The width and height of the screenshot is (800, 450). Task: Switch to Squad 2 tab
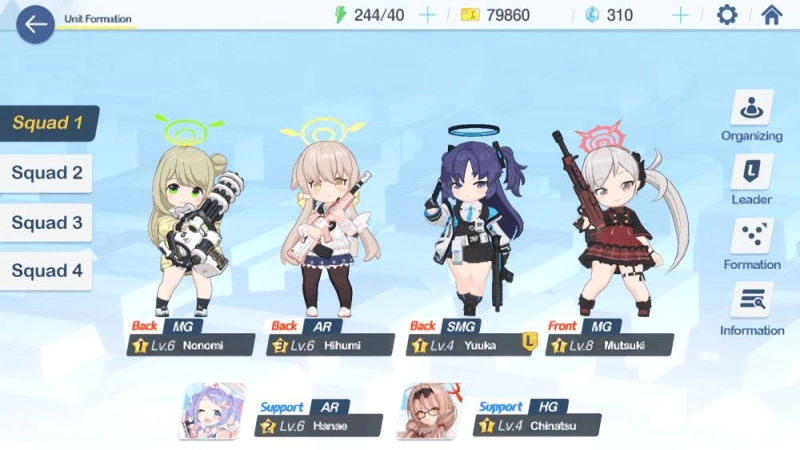coord(47,173)
